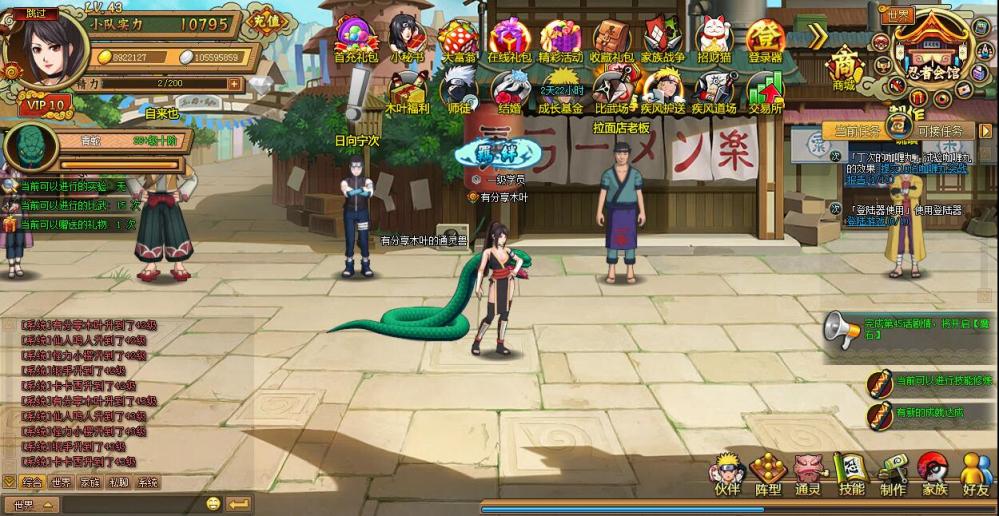Open the 好友 friends list

tap(975, 472)
